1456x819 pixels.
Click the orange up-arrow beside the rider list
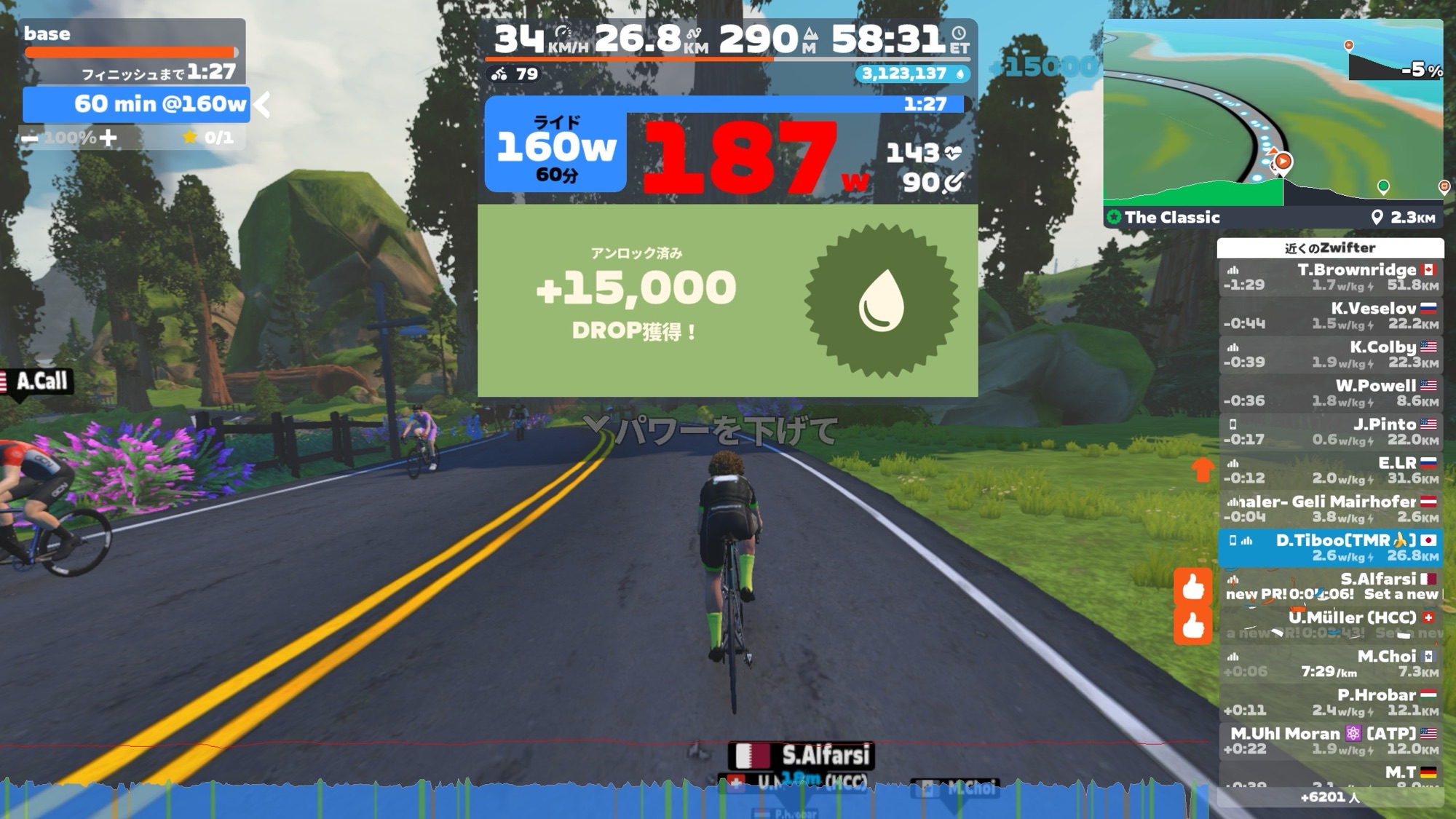(x=1203, y=470)
